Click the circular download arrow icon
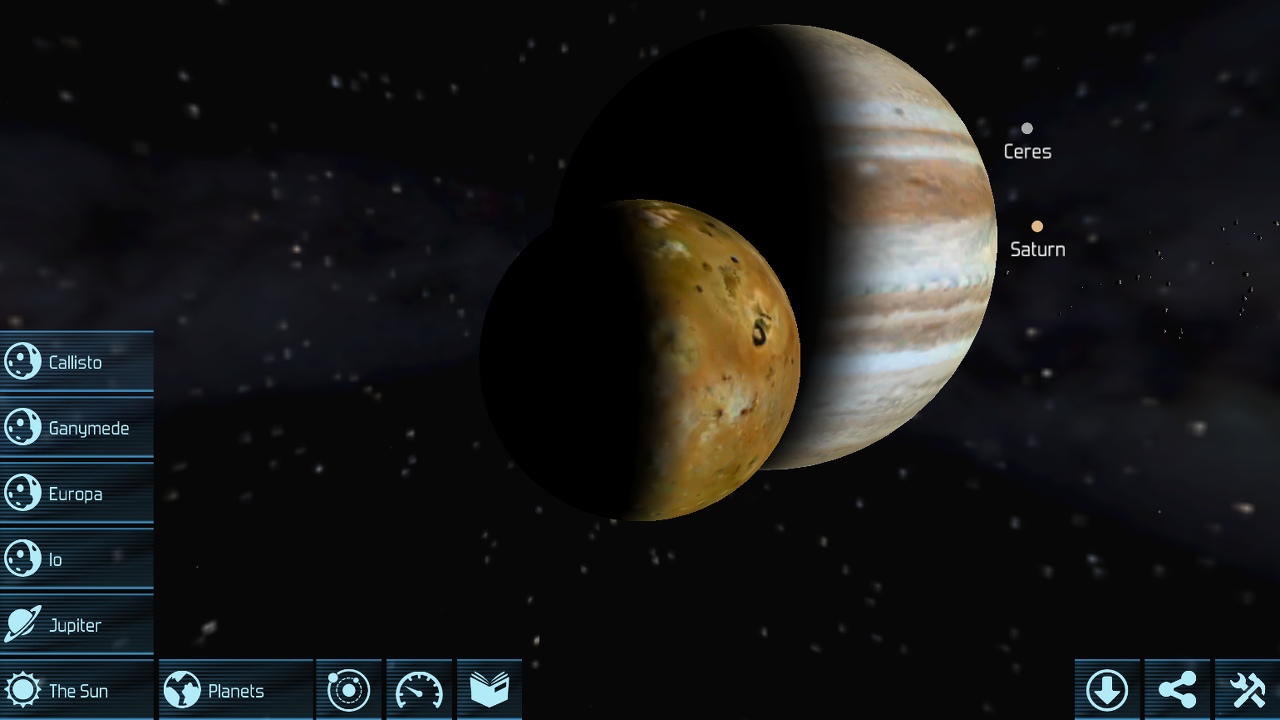Image resolution: width=1280 pixels, height=720 pixels. tap(1109, 689)
